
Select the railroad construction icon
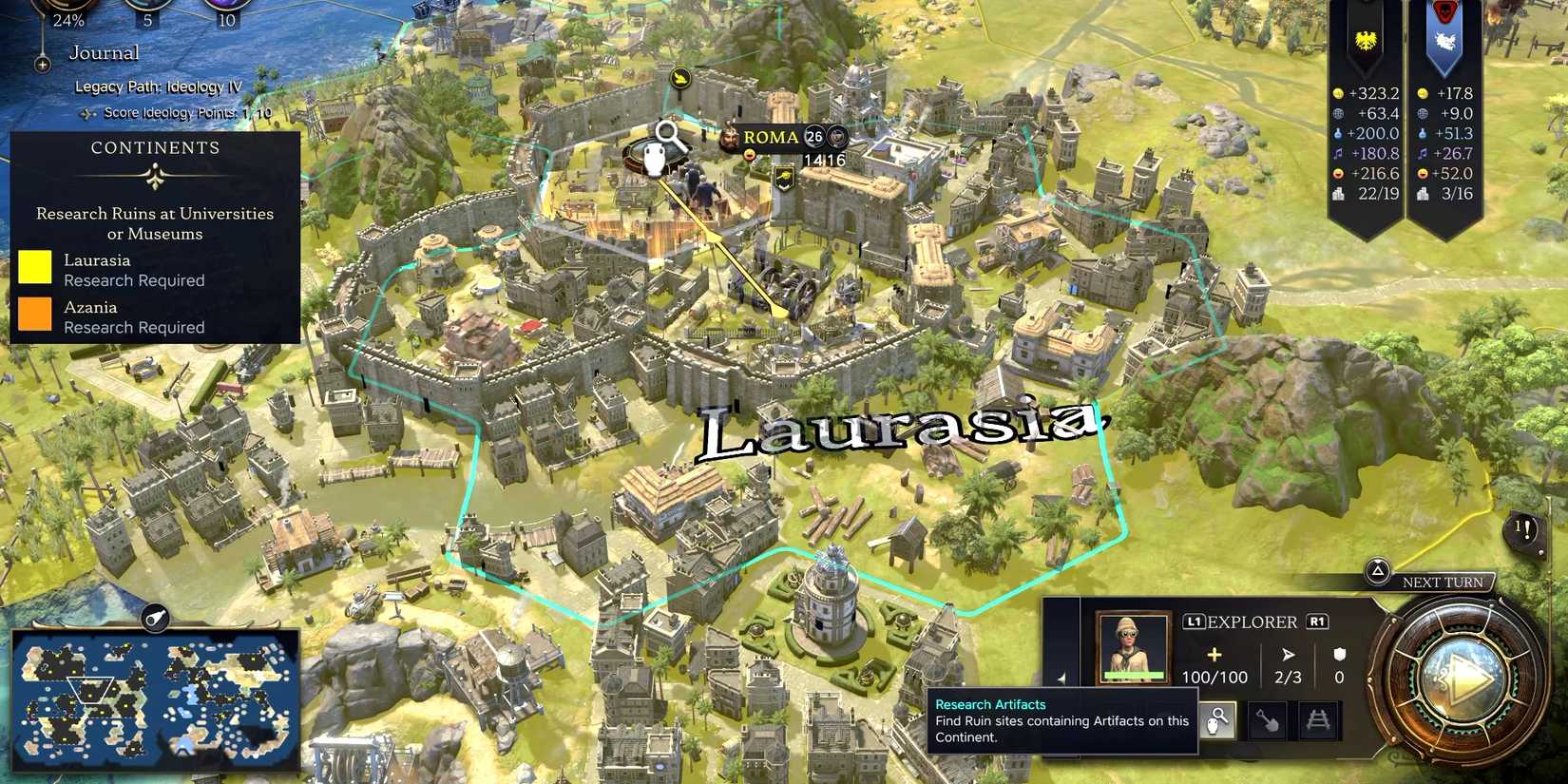coord(1319,719)
